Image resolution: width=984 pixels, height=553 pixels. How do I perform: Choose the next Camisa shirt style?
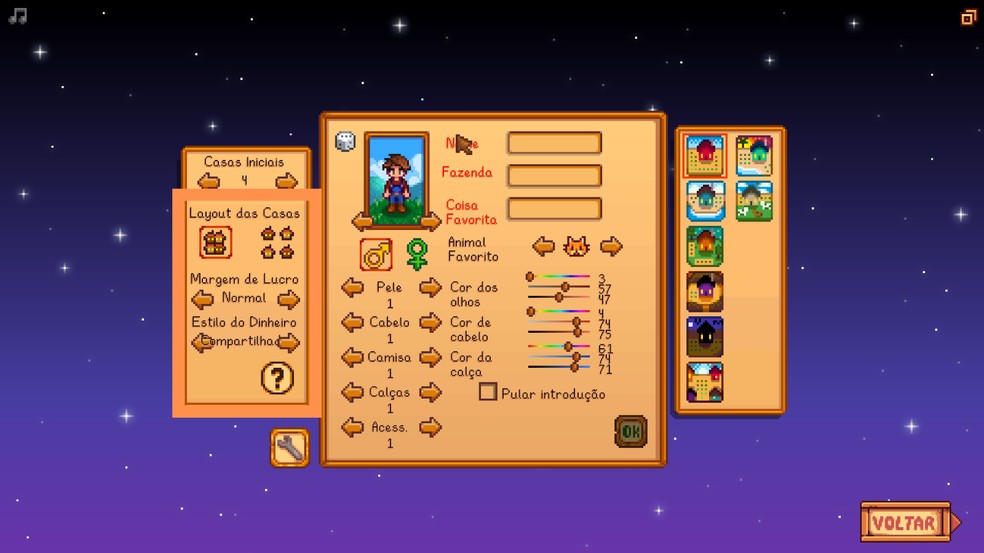click(x=430, y=357)
